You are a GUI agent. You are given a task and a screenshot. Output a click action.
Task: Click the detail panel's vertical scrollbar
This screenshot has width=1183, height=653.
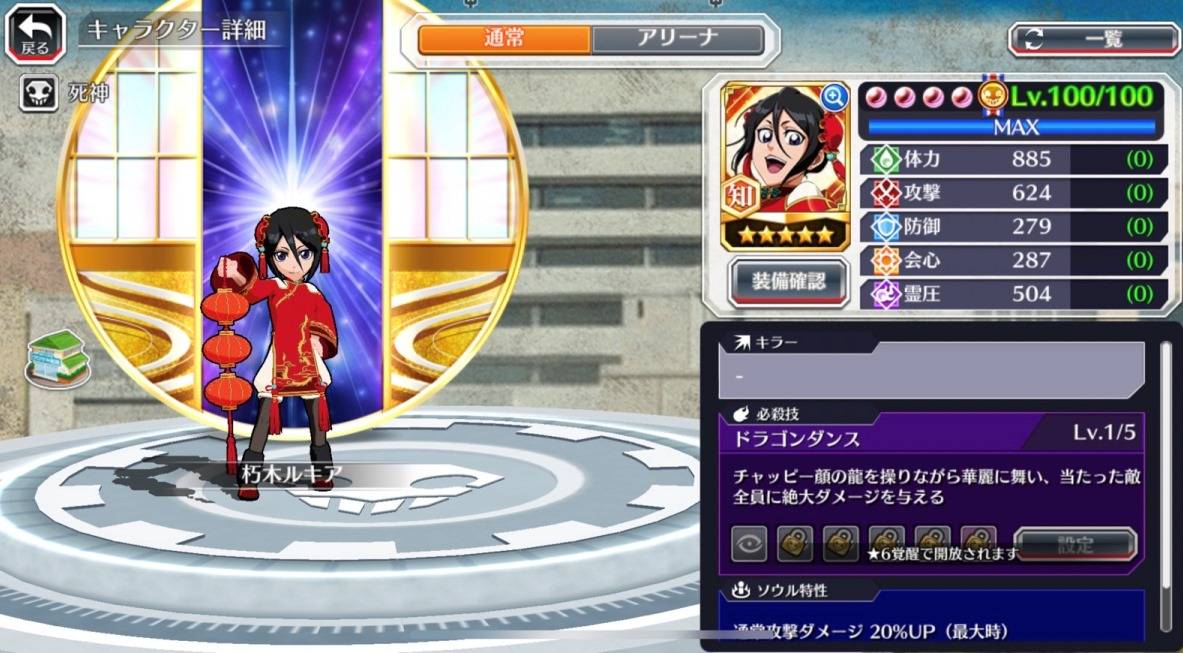(1165, 480)
